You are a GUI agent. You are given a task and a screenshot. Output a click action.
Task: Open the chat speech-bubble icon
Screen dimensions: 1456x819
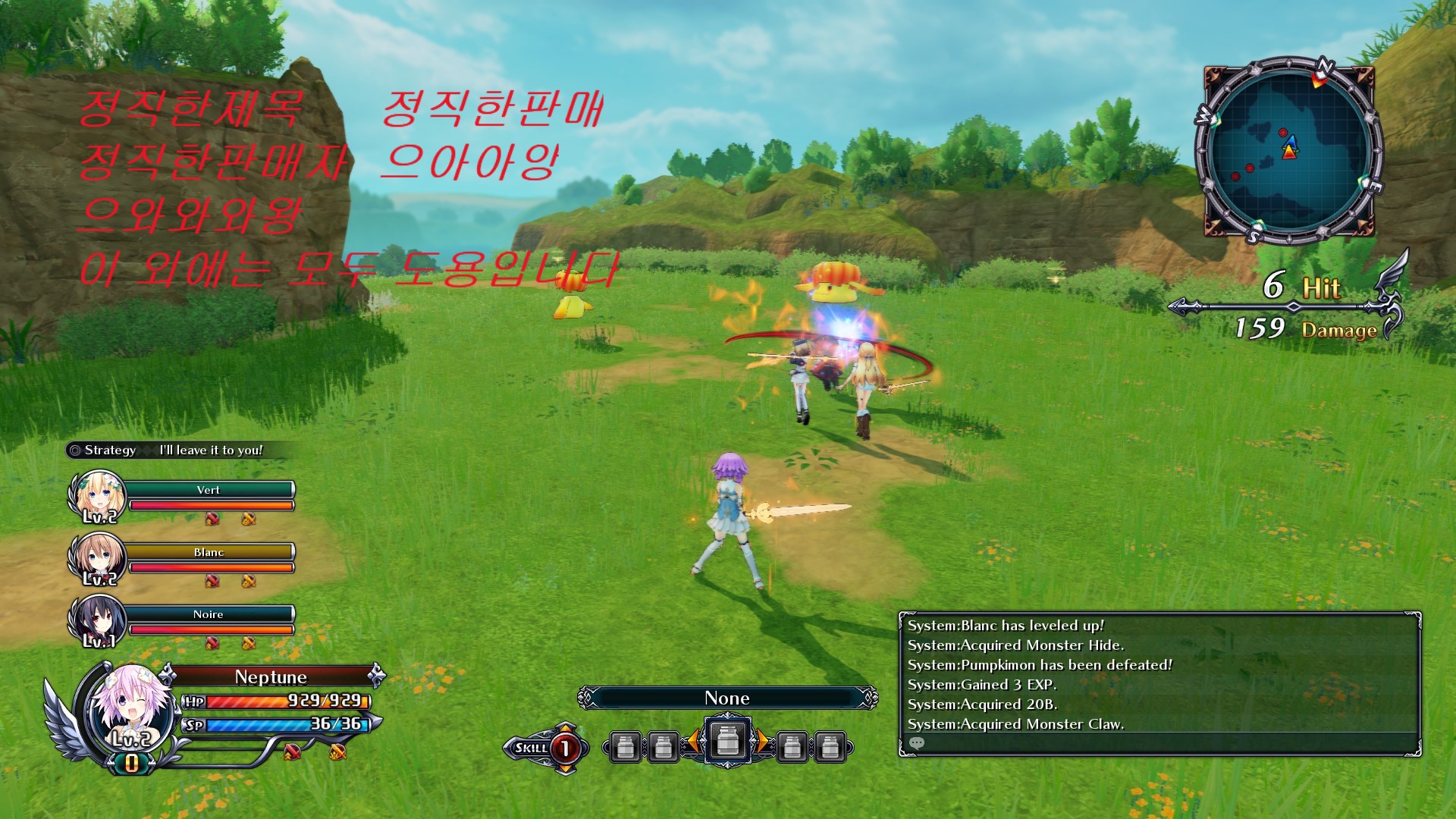[917, 743]
